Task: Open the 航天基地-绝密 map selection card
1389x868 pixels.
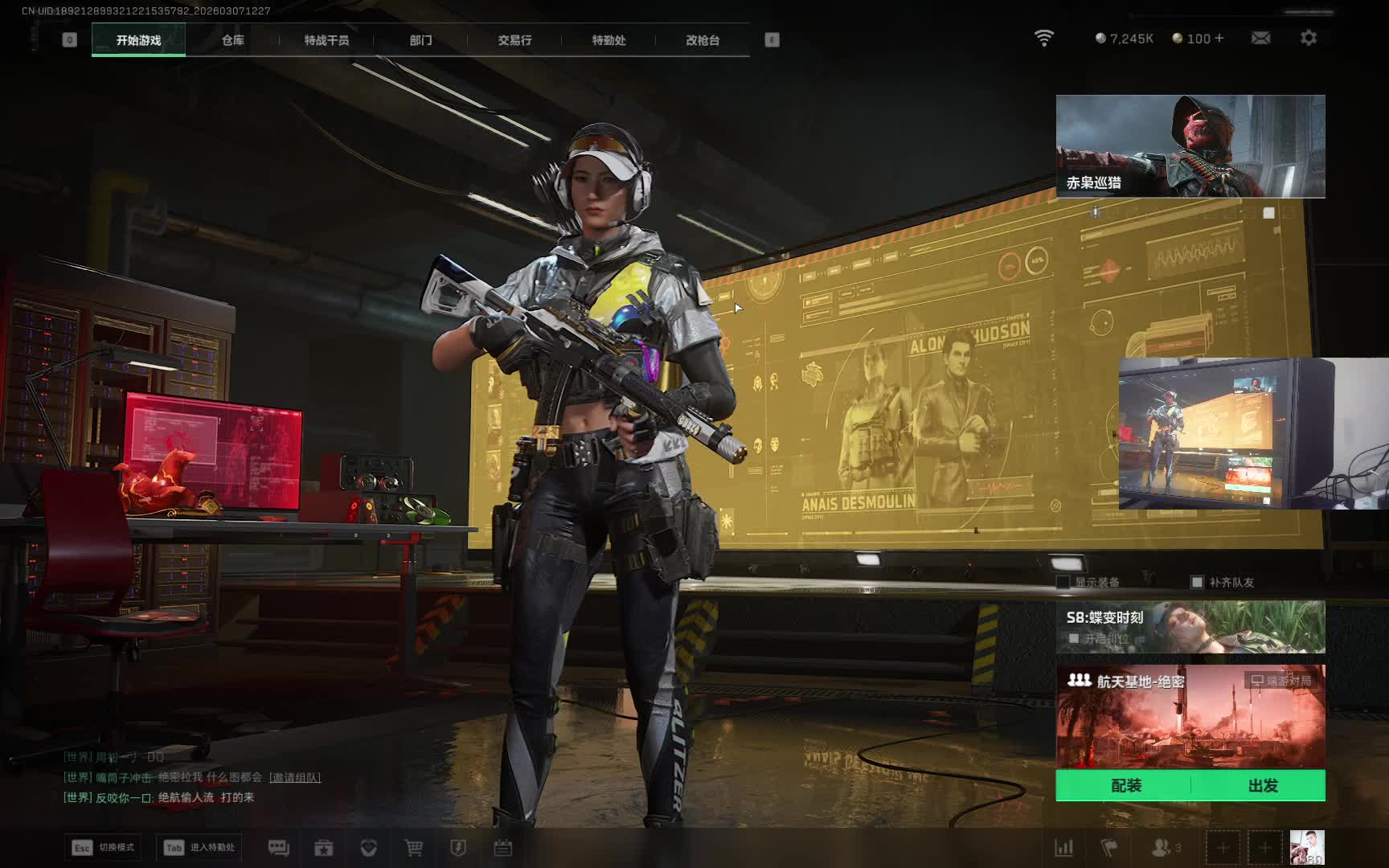Action: click(x=1190, y=715)
